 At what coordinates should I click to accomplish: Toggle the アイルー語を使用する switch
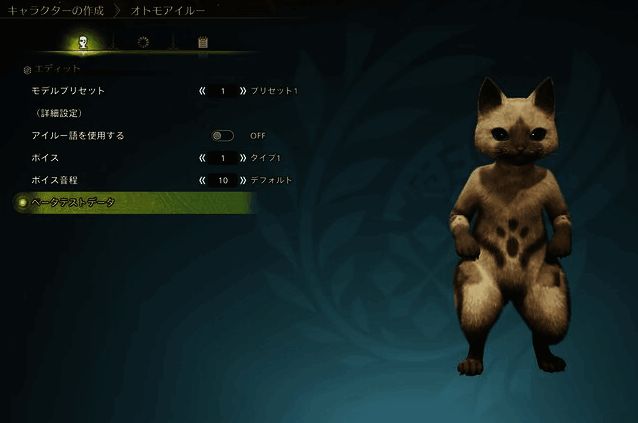pyautogui.click(x=222, y=135)
